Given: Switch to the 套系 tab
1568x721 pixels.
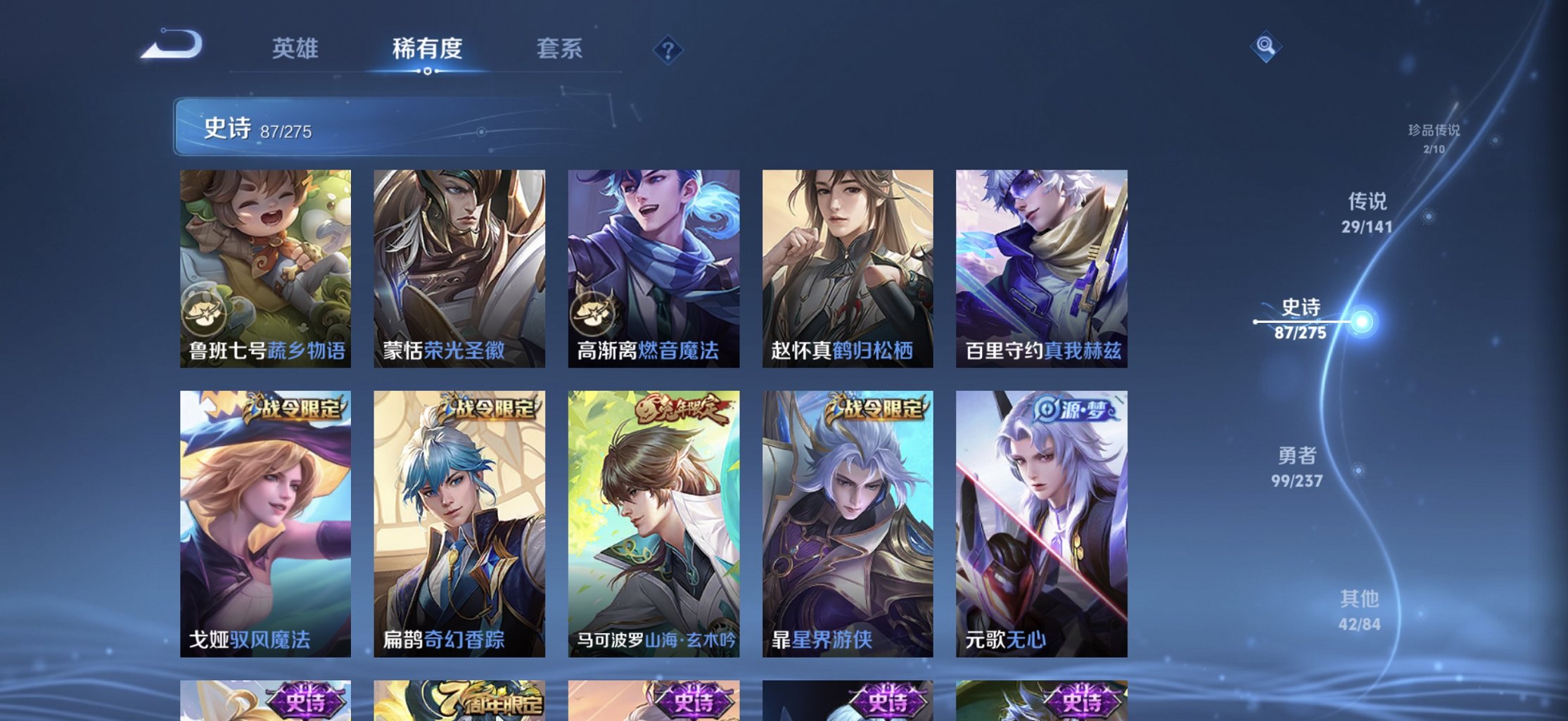Looking at the screenshot, I should [x=559, y=49].
